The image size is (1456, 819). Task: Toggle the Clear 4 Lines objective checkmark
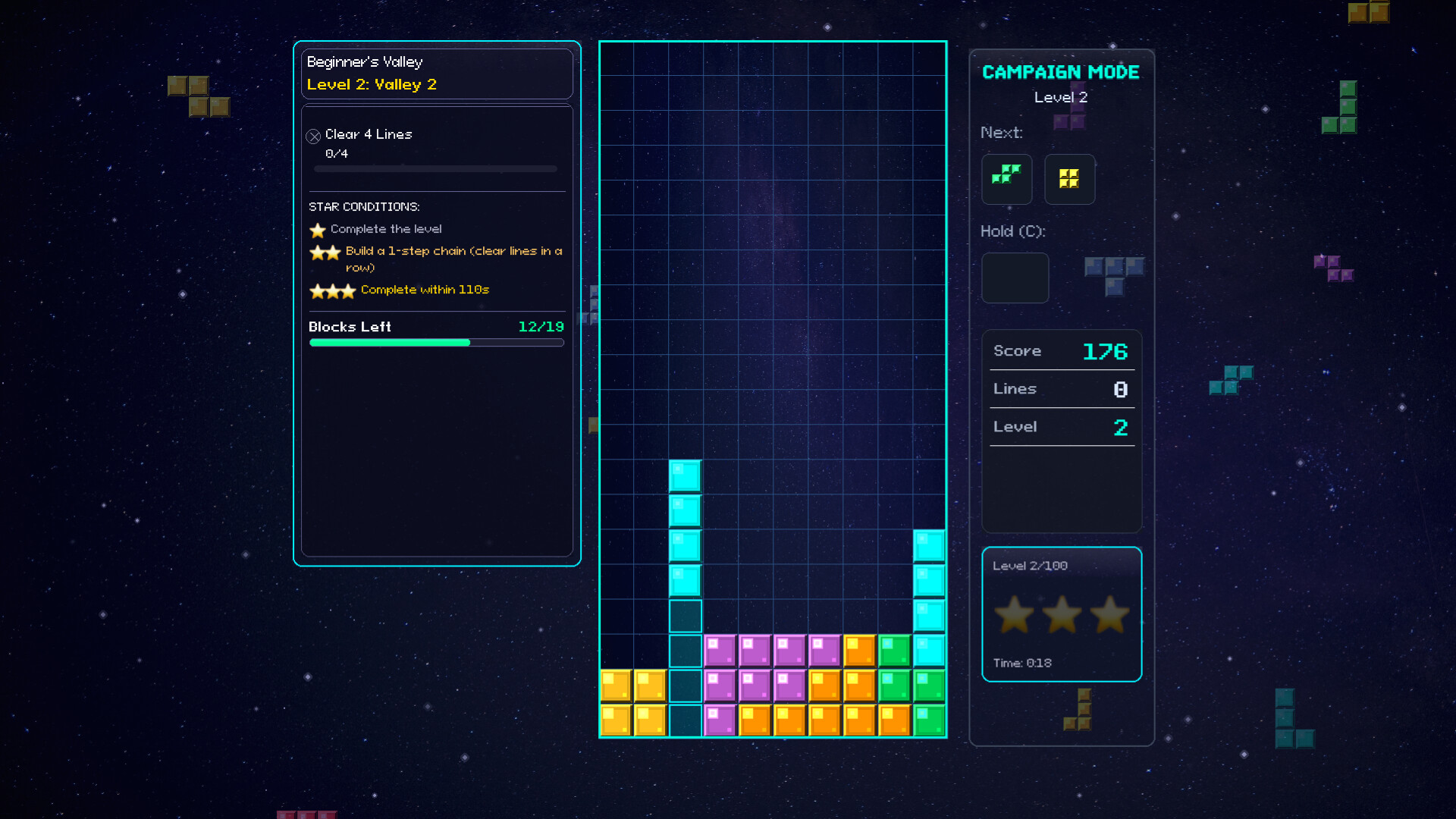pos(313,135)
